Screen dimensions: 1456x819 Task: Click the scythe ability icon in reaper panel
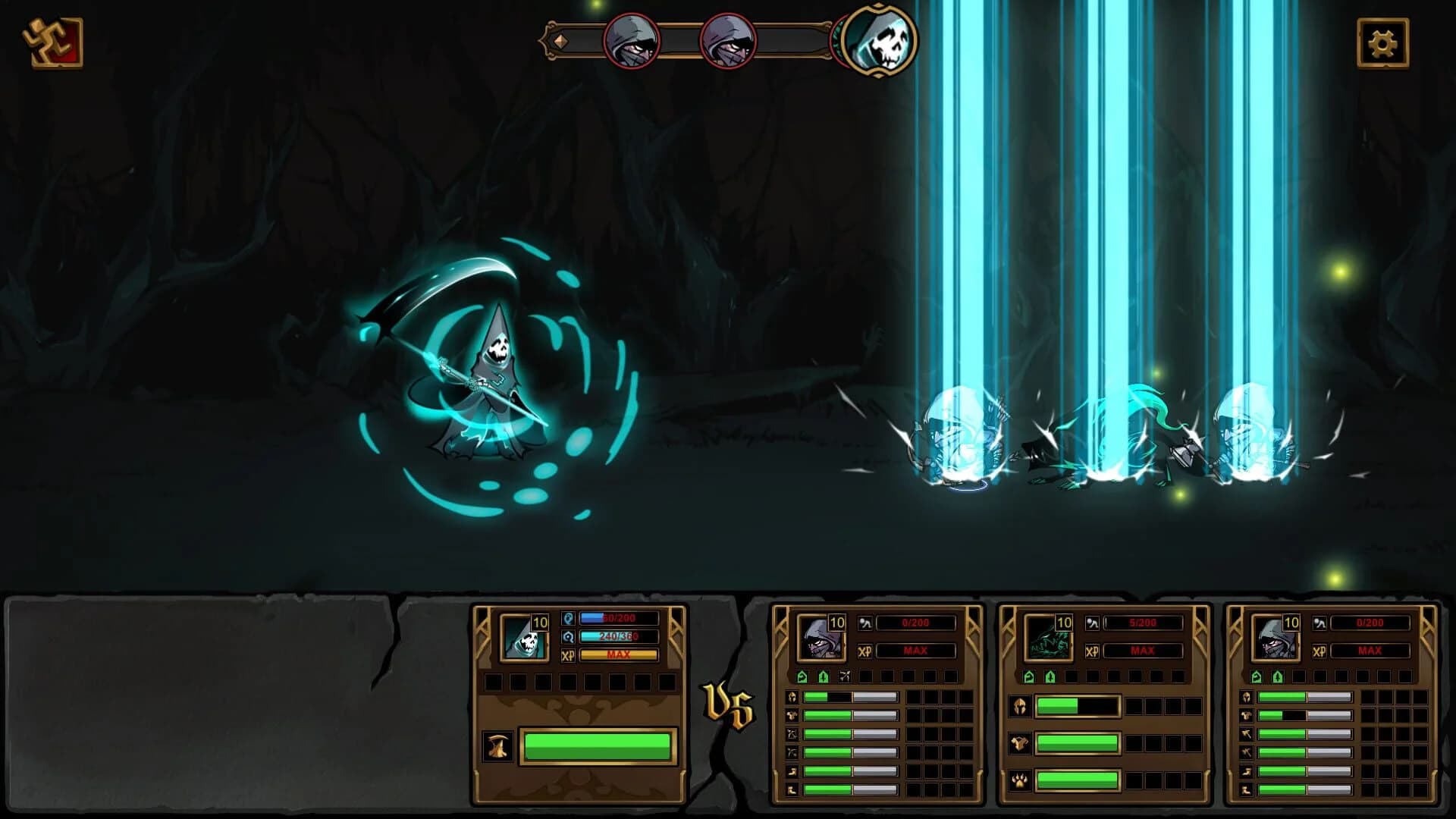click(x=497, y=746)
